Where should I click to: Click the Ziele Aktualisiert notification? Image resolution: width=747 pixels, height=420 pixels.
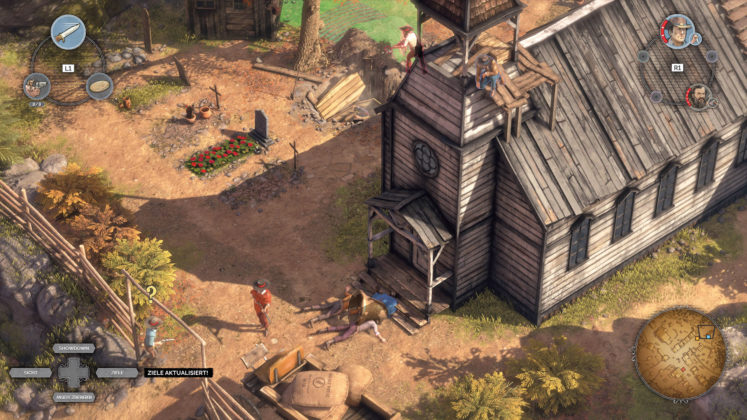pyautogui.click(x=179, y=372)
